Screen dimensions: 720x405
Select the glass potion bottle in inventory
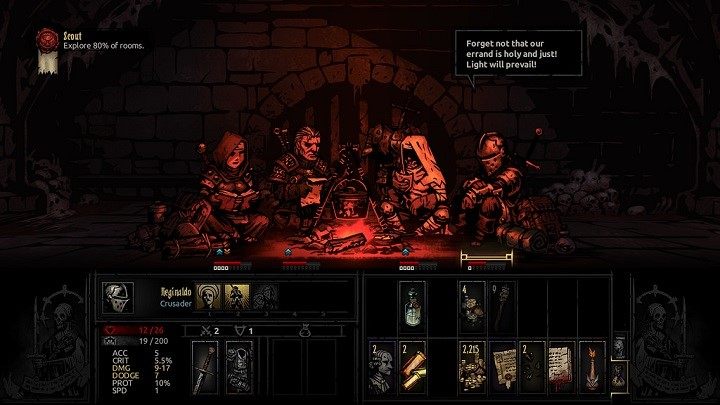pyautogui.click(x=412, y=303)
